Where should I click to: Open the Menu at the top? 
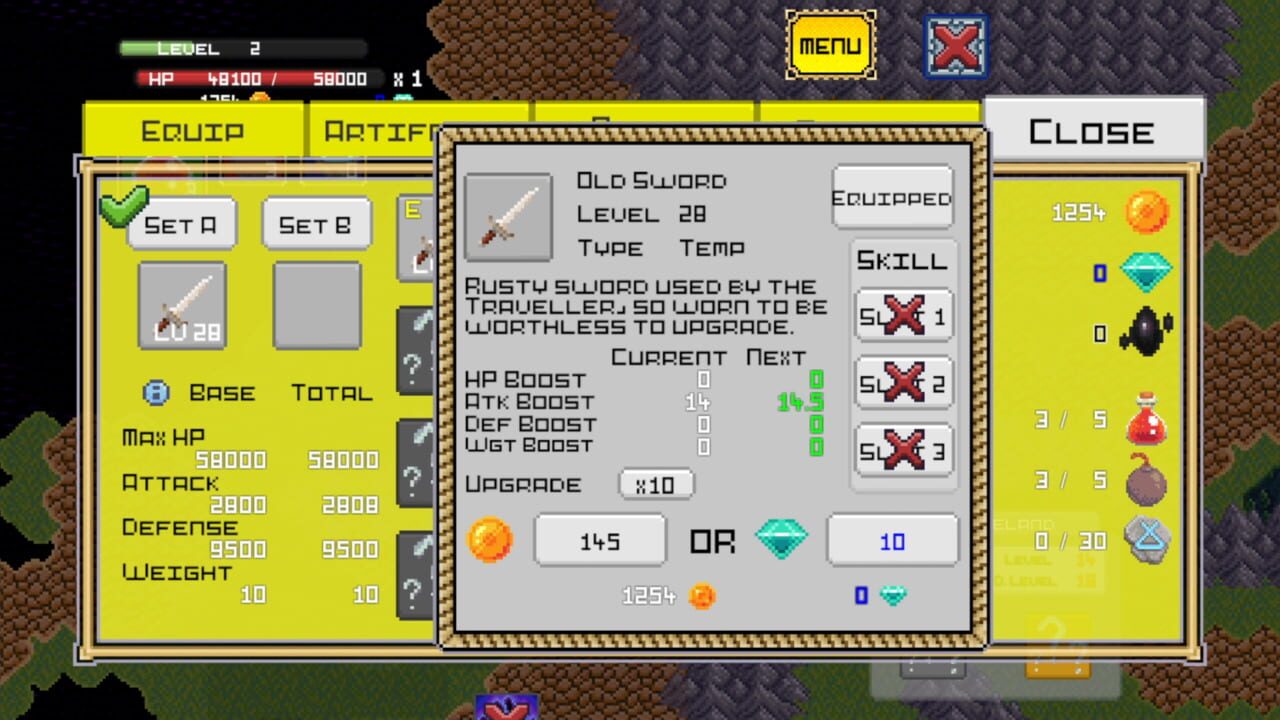tap(831, 45)
